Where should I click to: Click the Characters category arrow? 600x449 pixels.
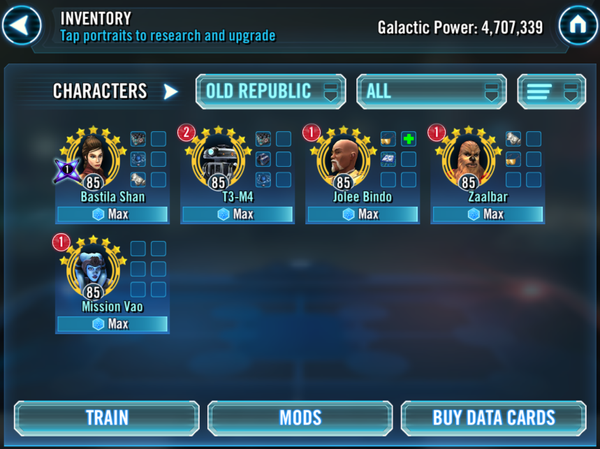(171, 92)
